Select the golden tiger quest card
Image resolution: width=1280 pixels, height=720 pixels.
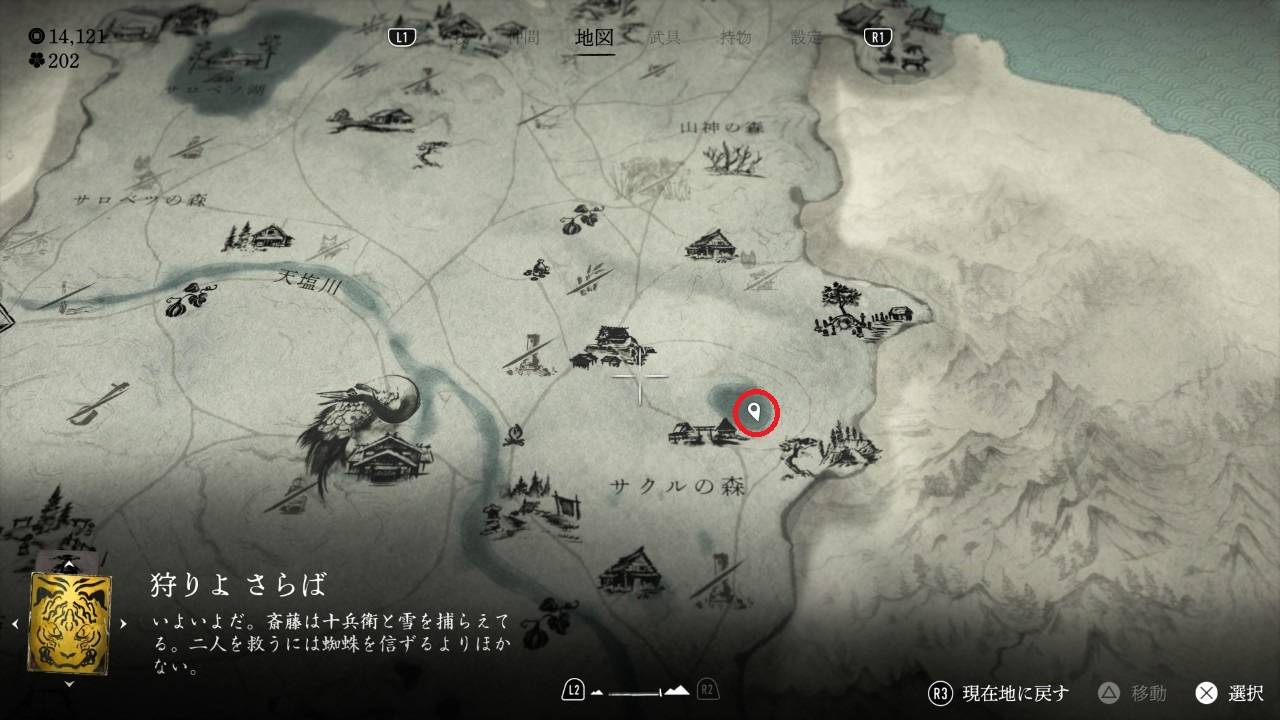[70, 622]
